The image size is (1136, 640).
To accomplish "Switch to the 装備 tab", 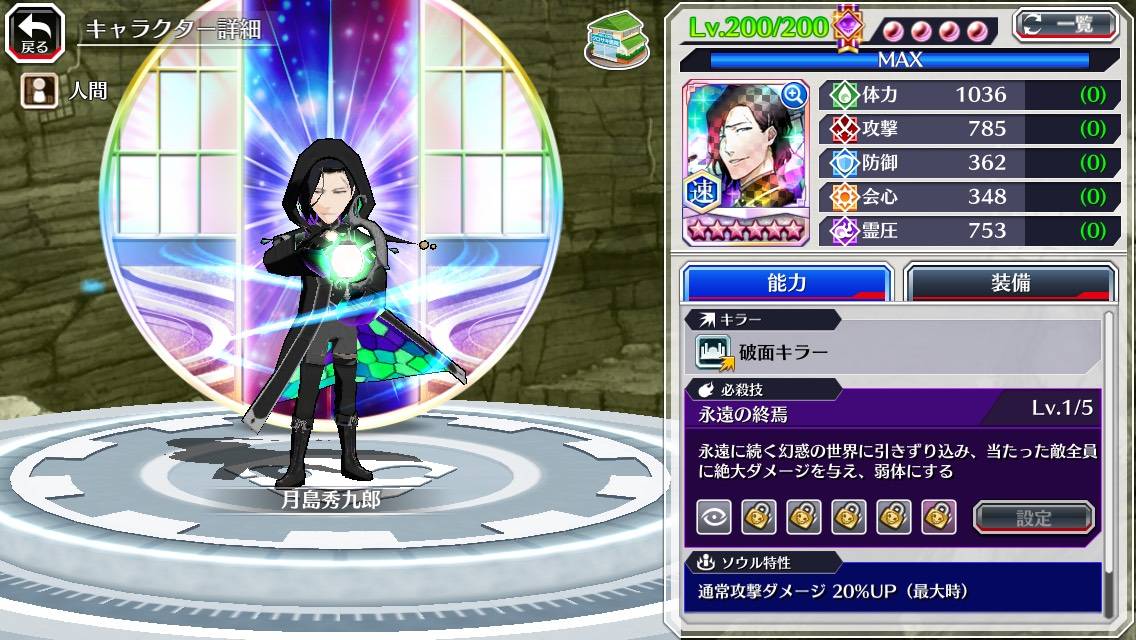I will pyautogui.click(x=1010, y=283).
